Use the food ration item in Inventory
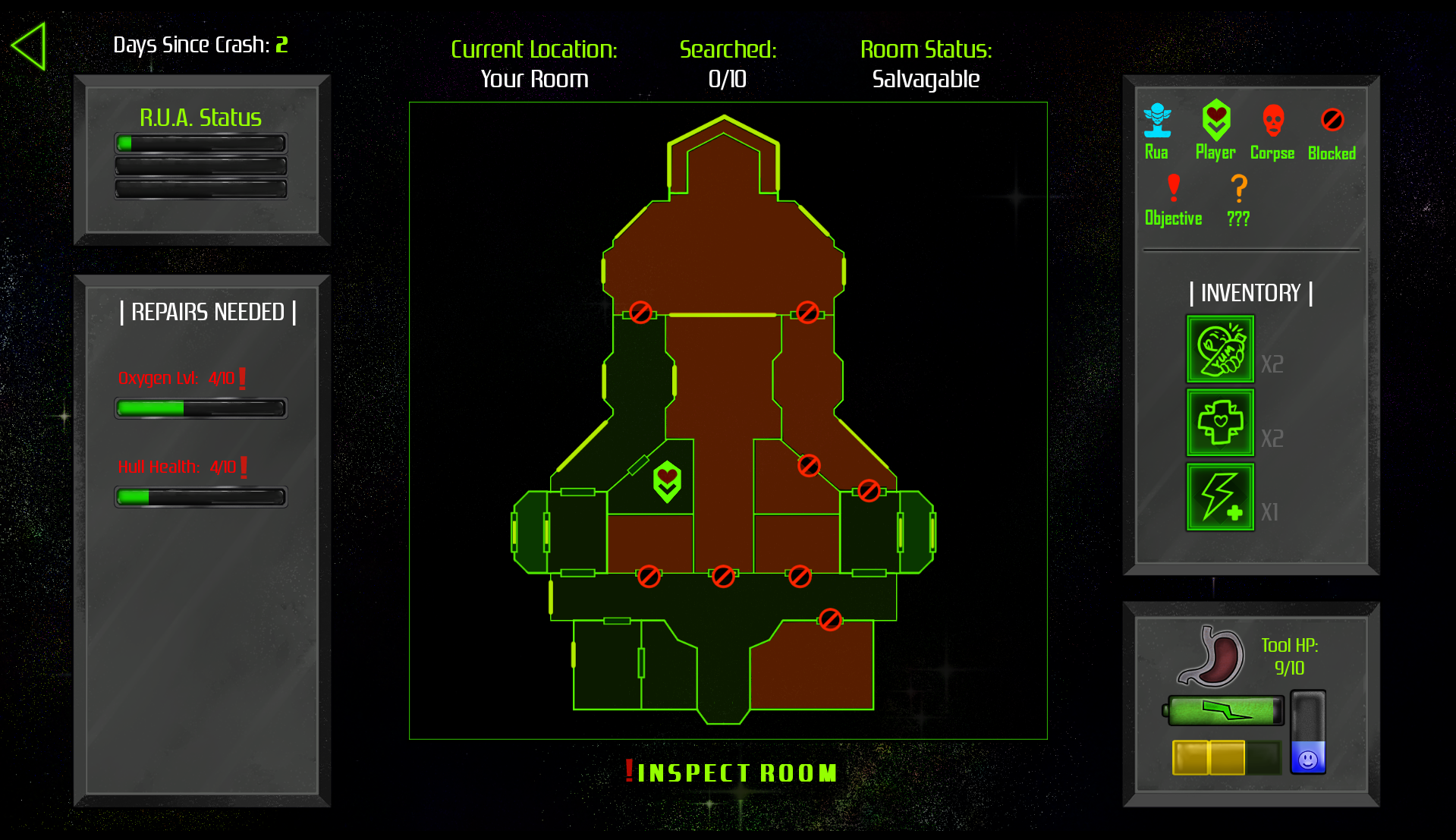Image resolution: width=1456 pixels, height=840 pixels. [x=1219, y=351]
